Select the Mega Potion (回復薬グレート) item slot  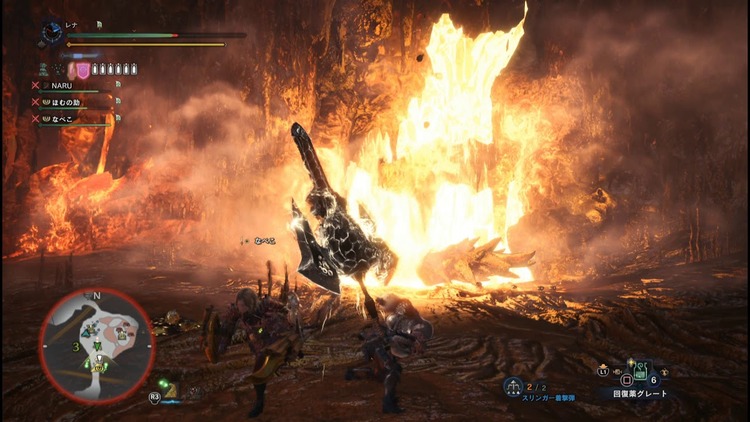[625, 379]
